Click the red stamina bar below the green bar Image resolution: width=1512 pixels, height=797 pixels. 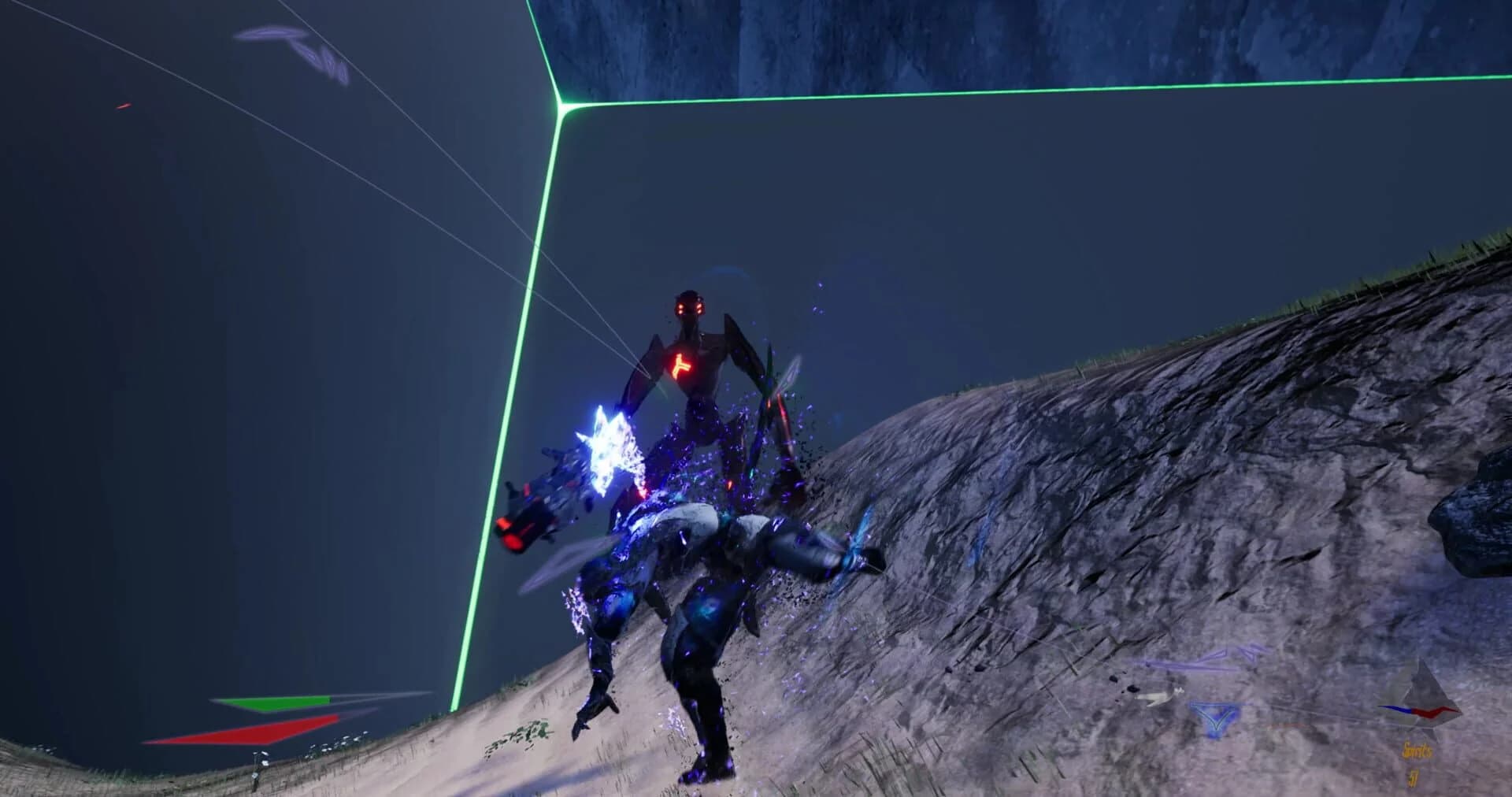point(244,730)
